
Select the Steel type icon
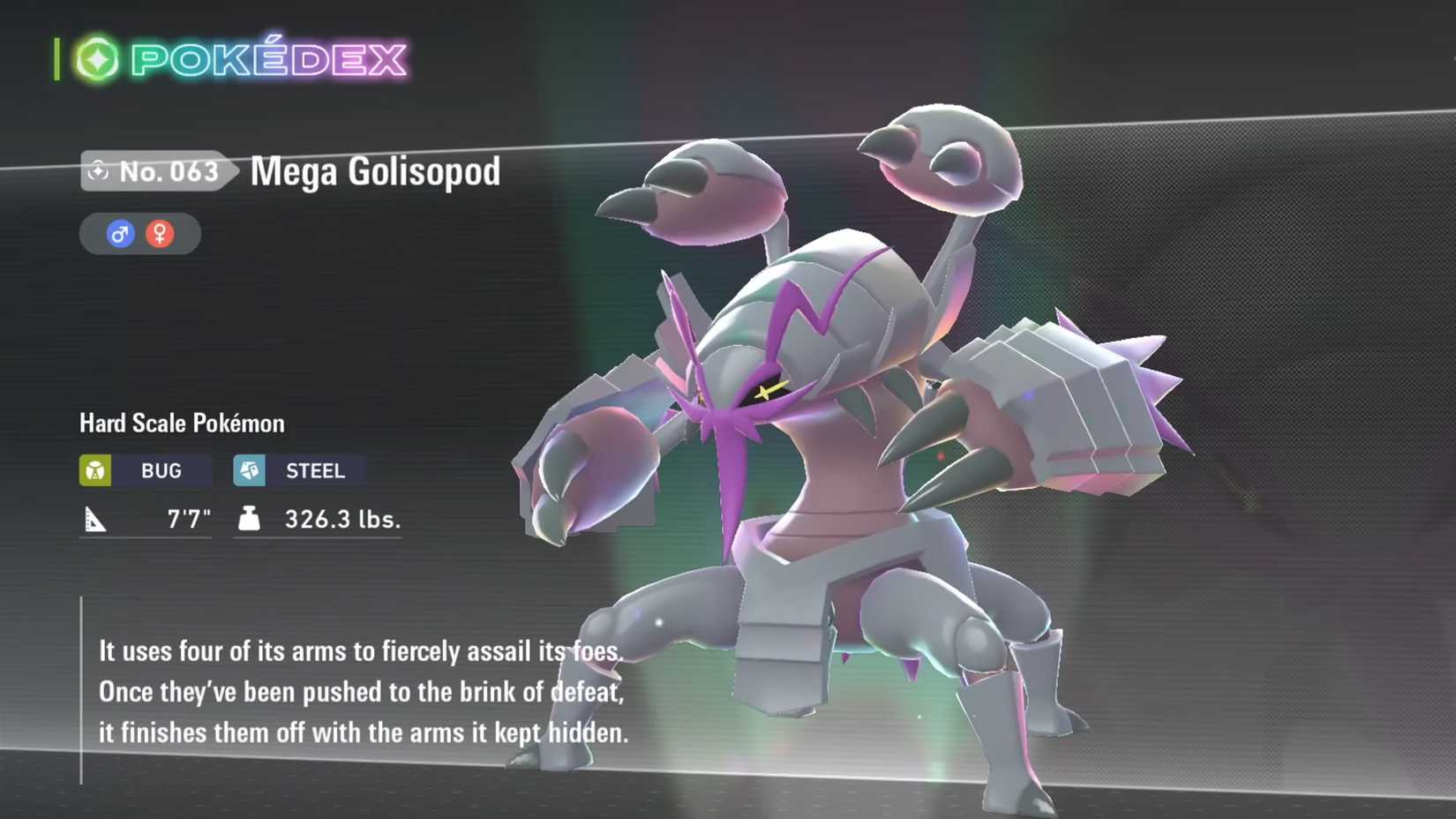[250, 470]
